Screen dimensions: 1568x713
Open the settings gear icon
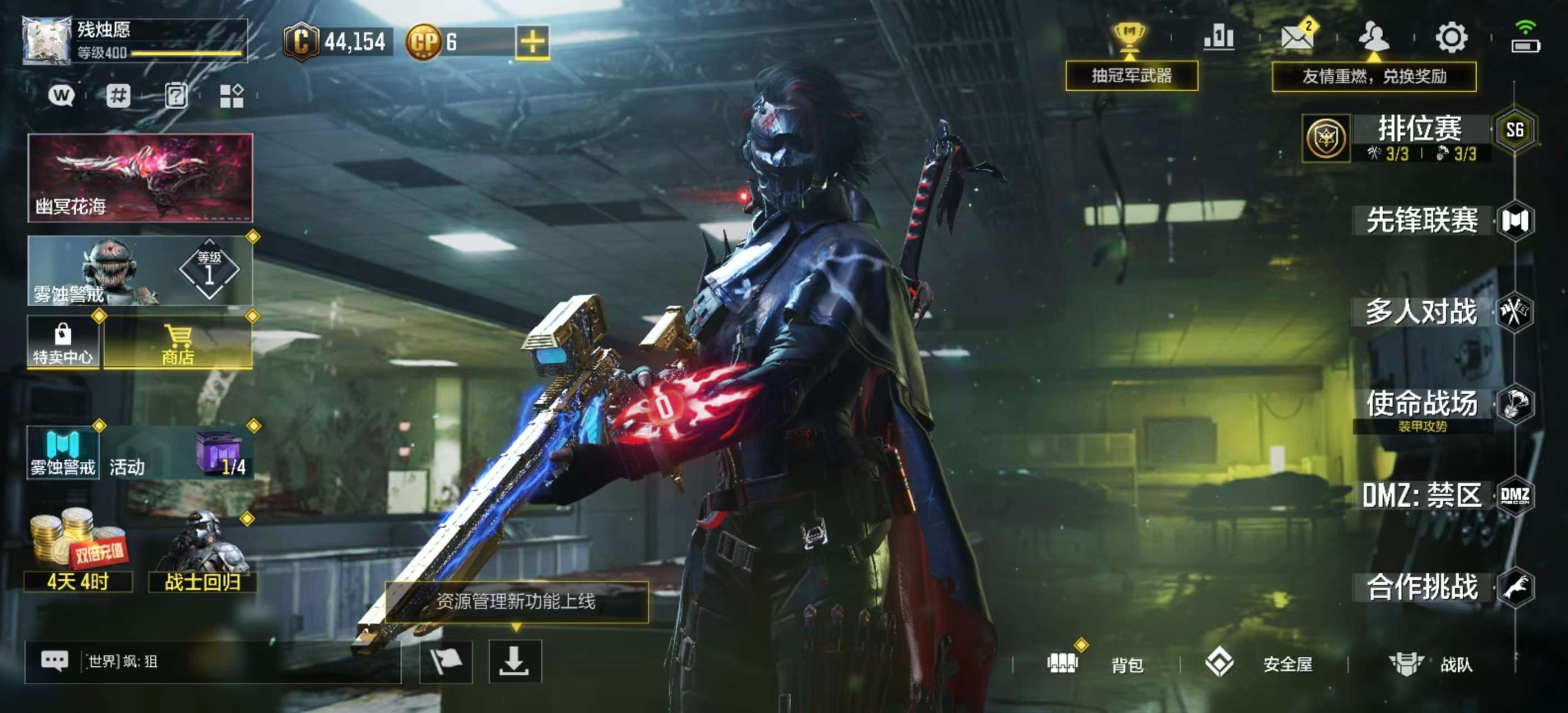(x=1451, y=38)
